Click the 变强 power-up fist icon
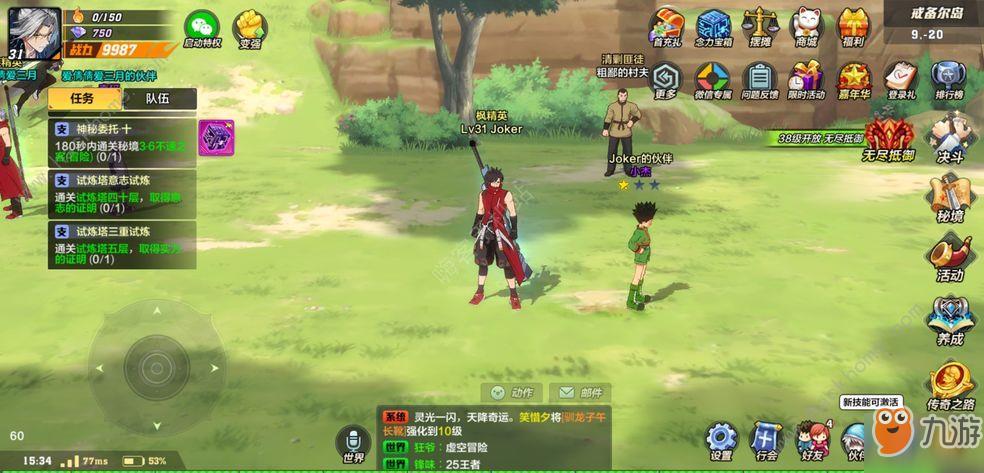Screen dimensions: 984x473 (250, 28)
